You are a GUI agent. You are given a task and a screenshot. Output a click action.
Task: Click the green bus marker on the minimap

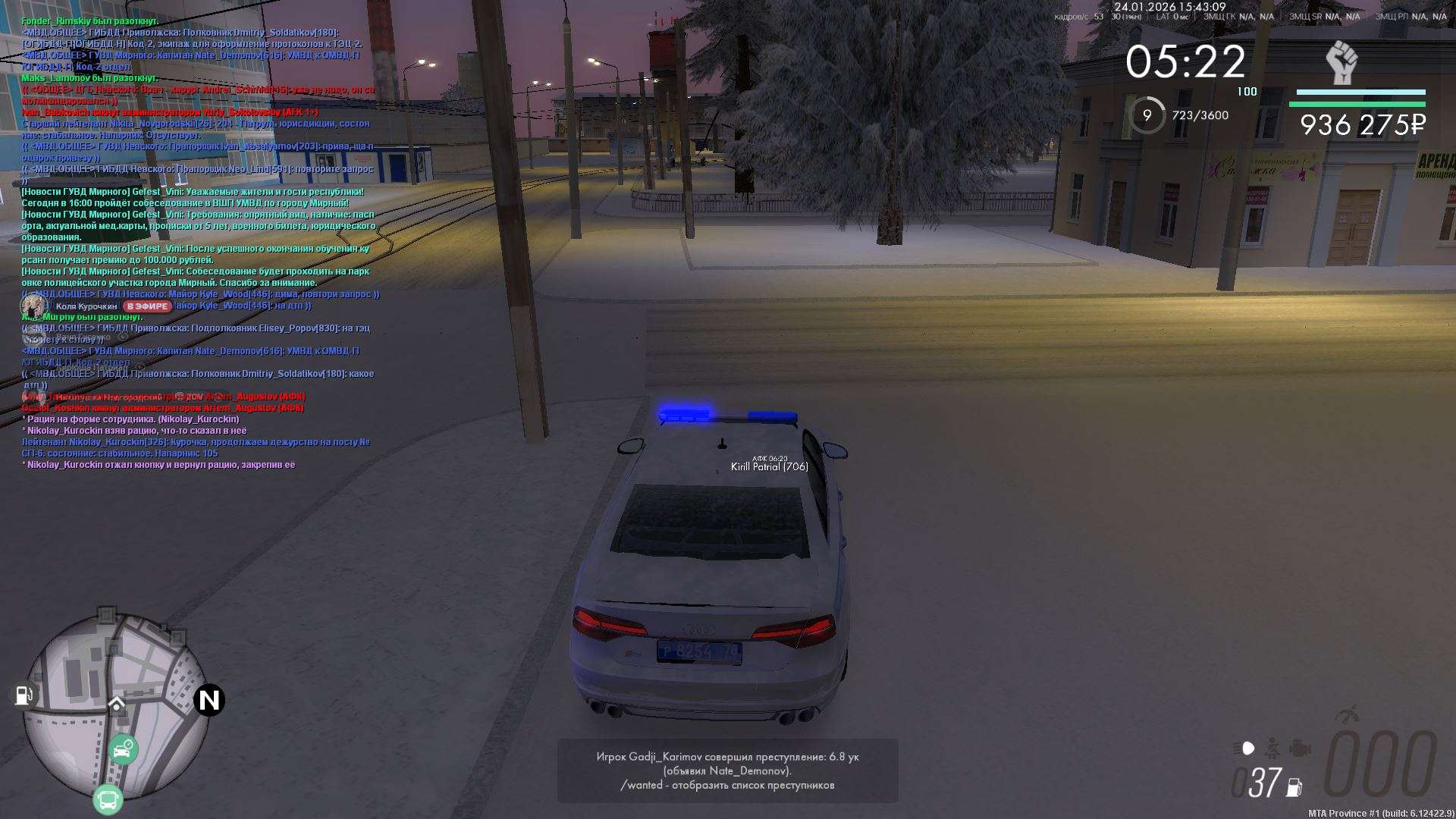click(x=108, y=799)
